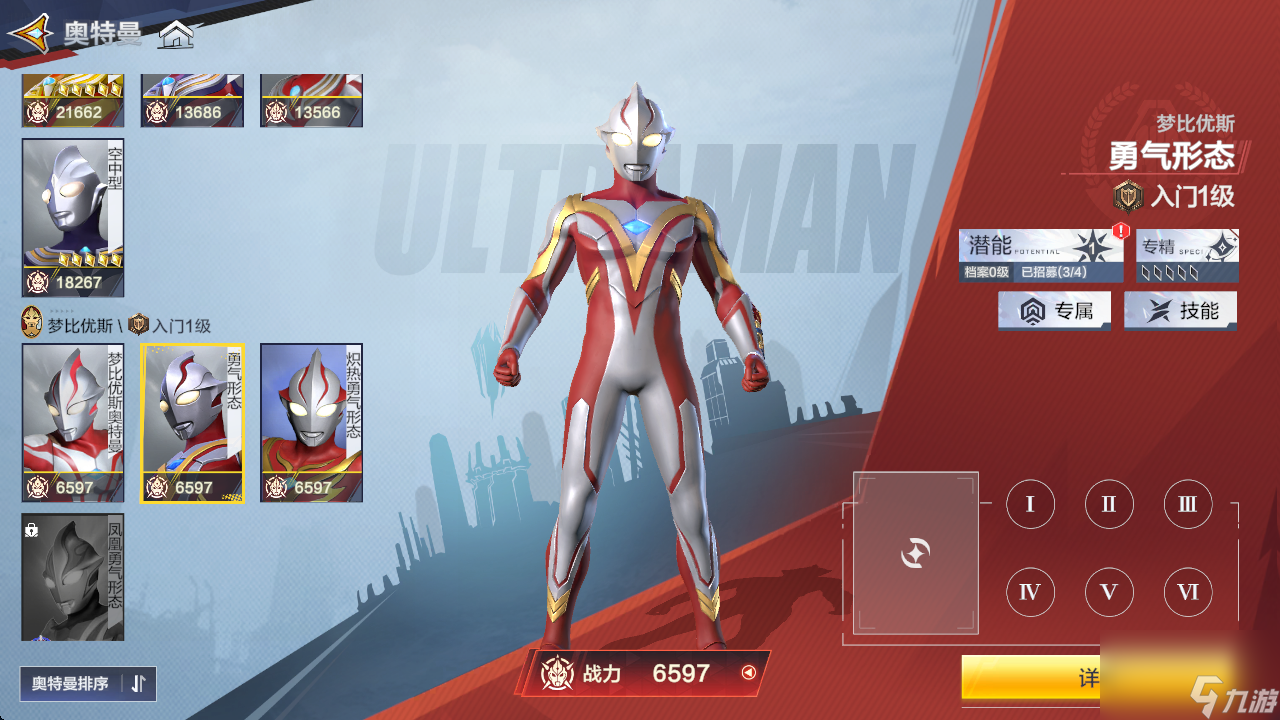
Task: Select the 勇气形态 form card
Action: tap(192, 422)
